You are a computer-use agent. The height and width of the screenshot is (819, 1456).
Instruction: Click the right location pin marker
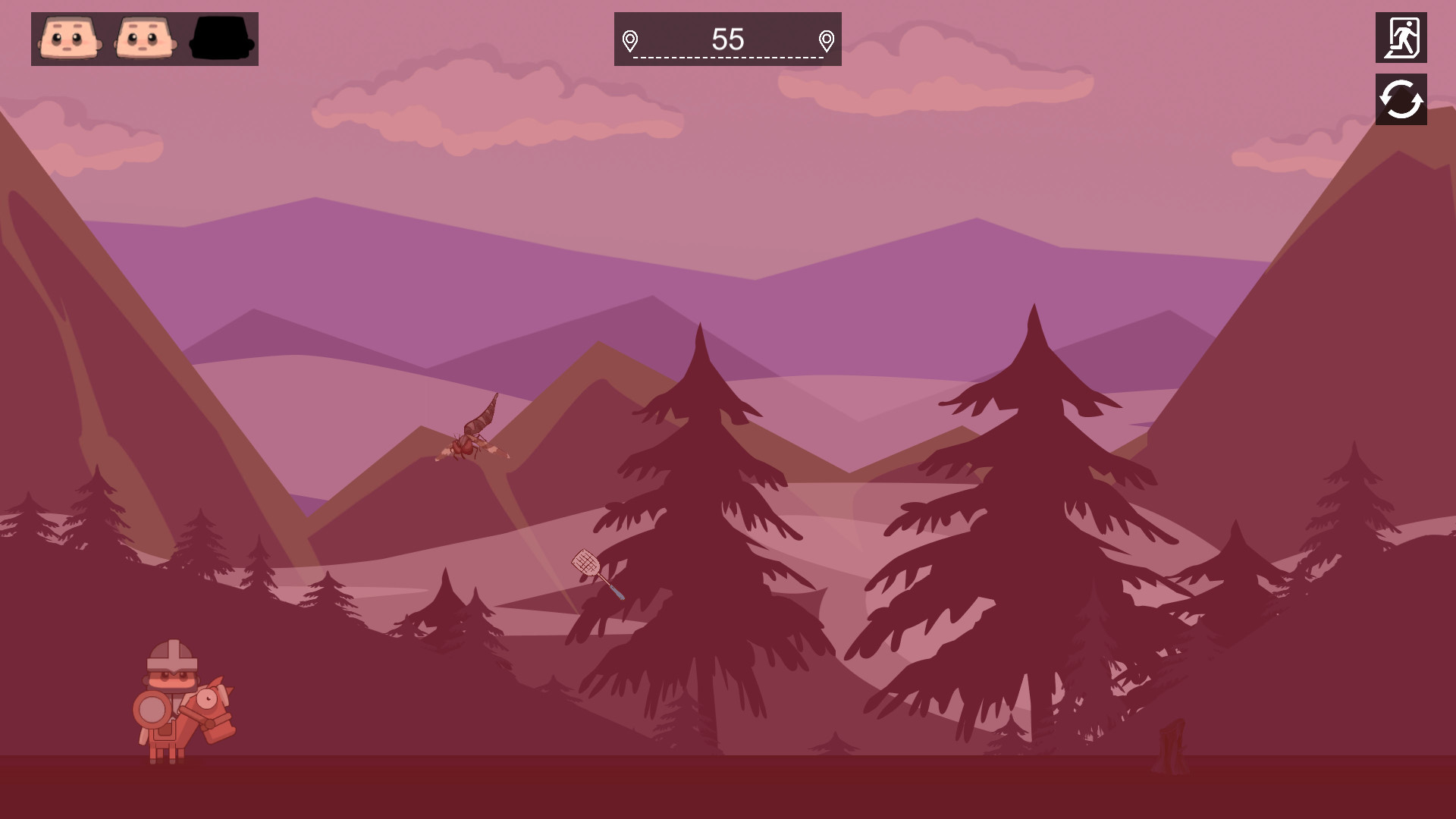point(826,42)
